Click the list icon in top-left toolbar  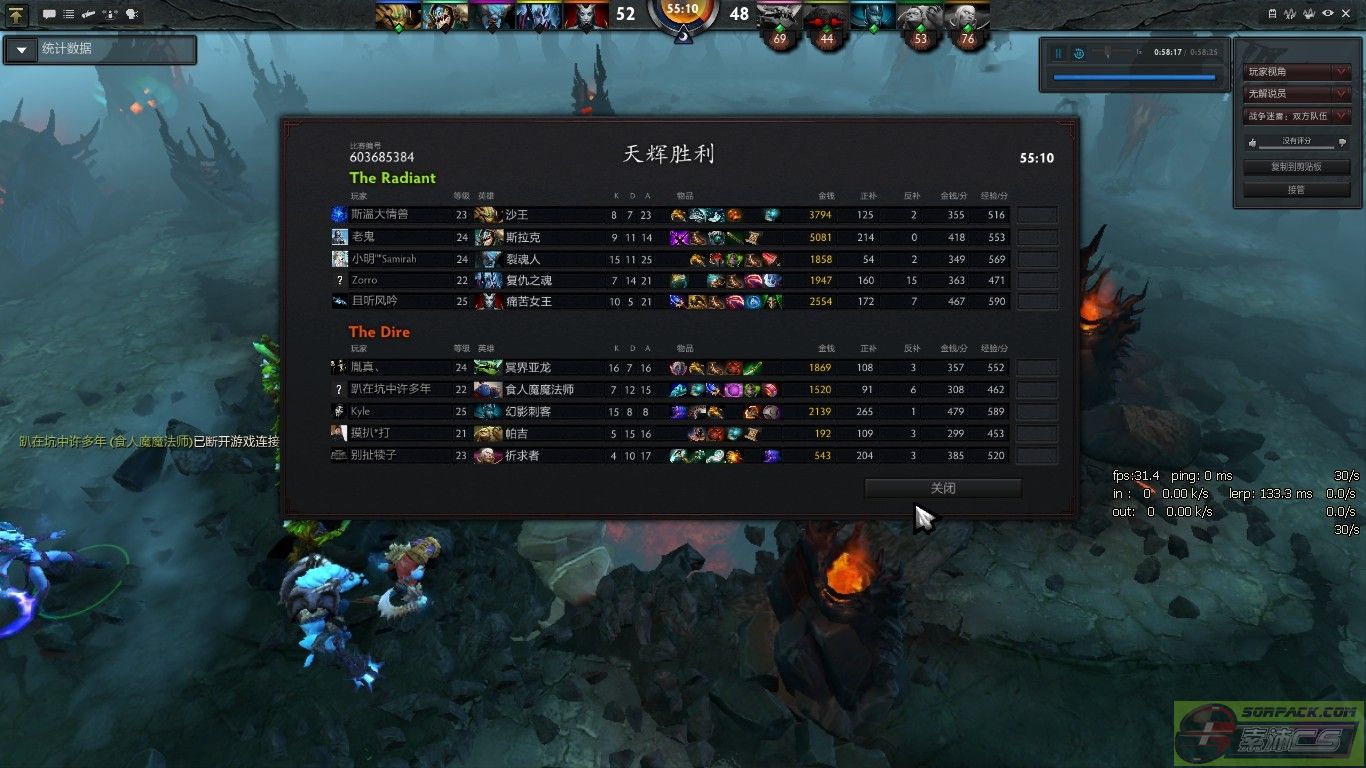point(68,15)
